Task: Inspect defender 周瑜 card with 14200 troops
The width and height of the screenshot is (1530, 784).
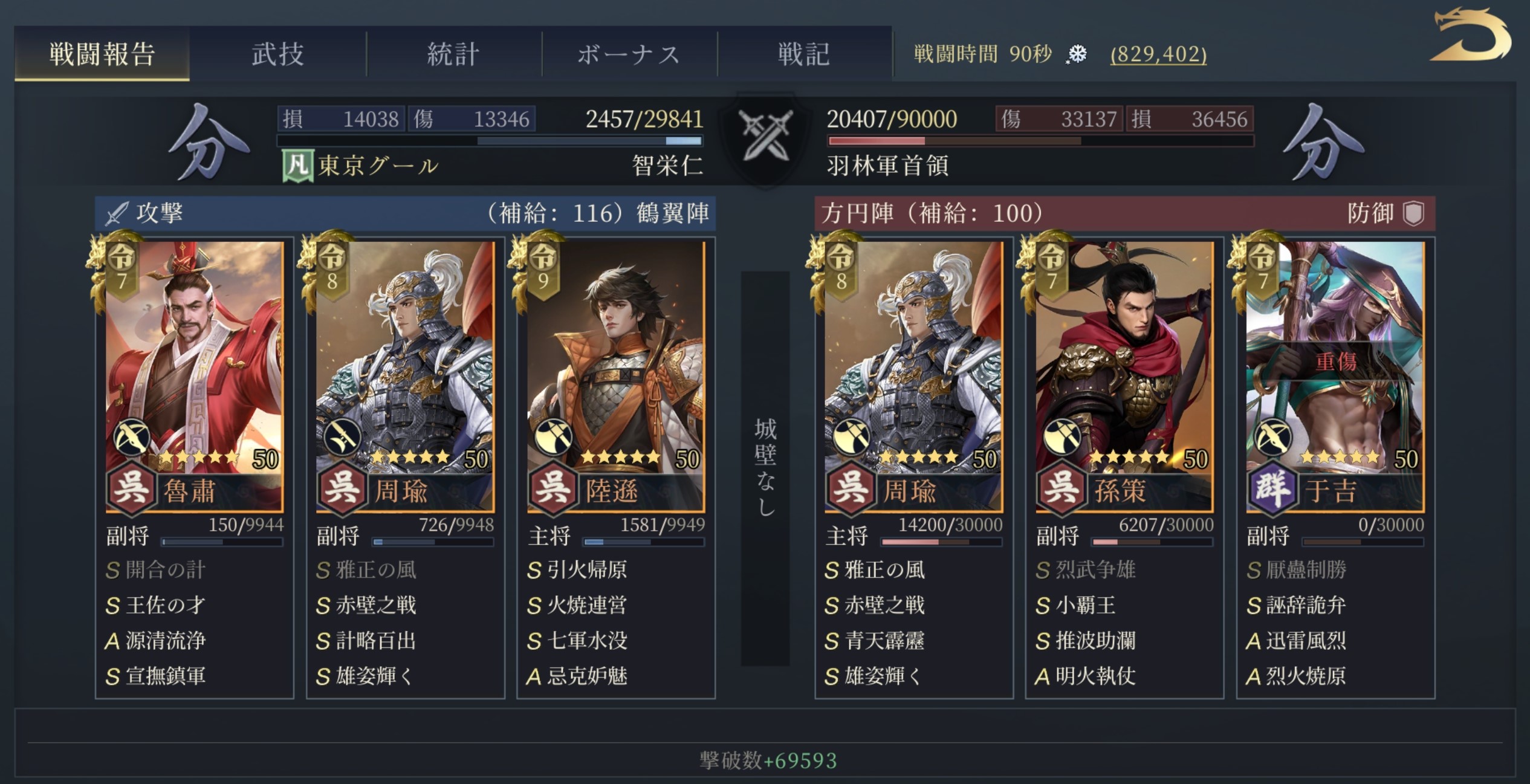Action: click(x=913, y=375)
